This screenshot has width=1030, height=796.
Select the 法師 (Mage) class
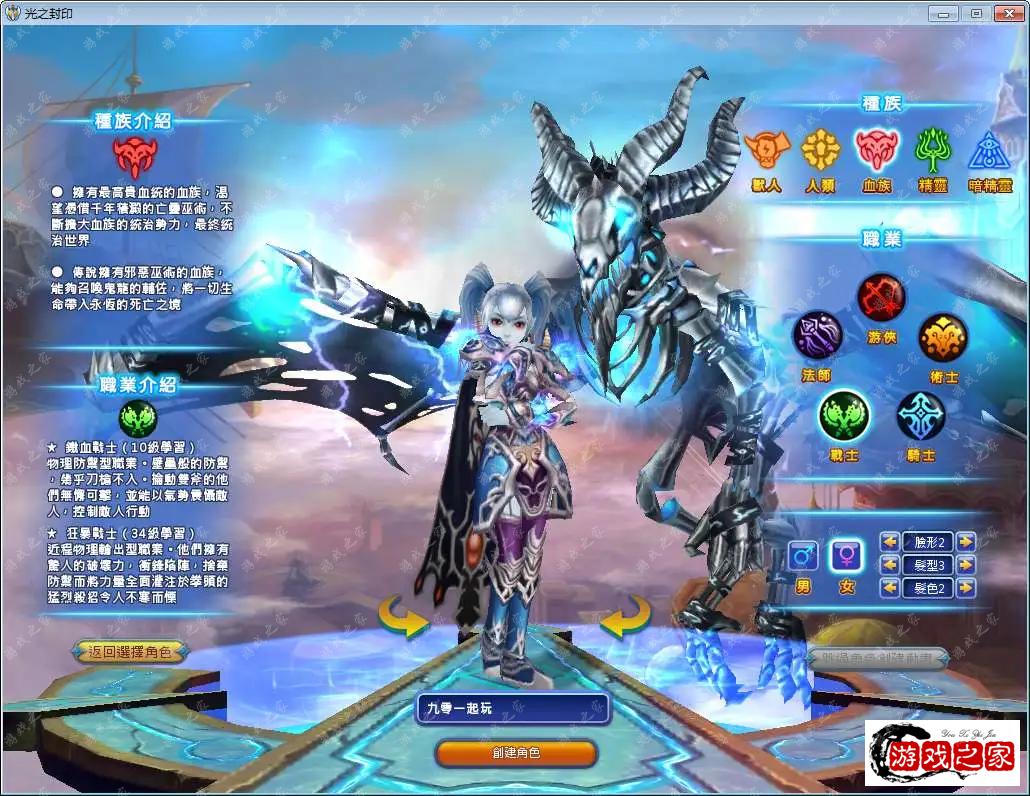818,334
